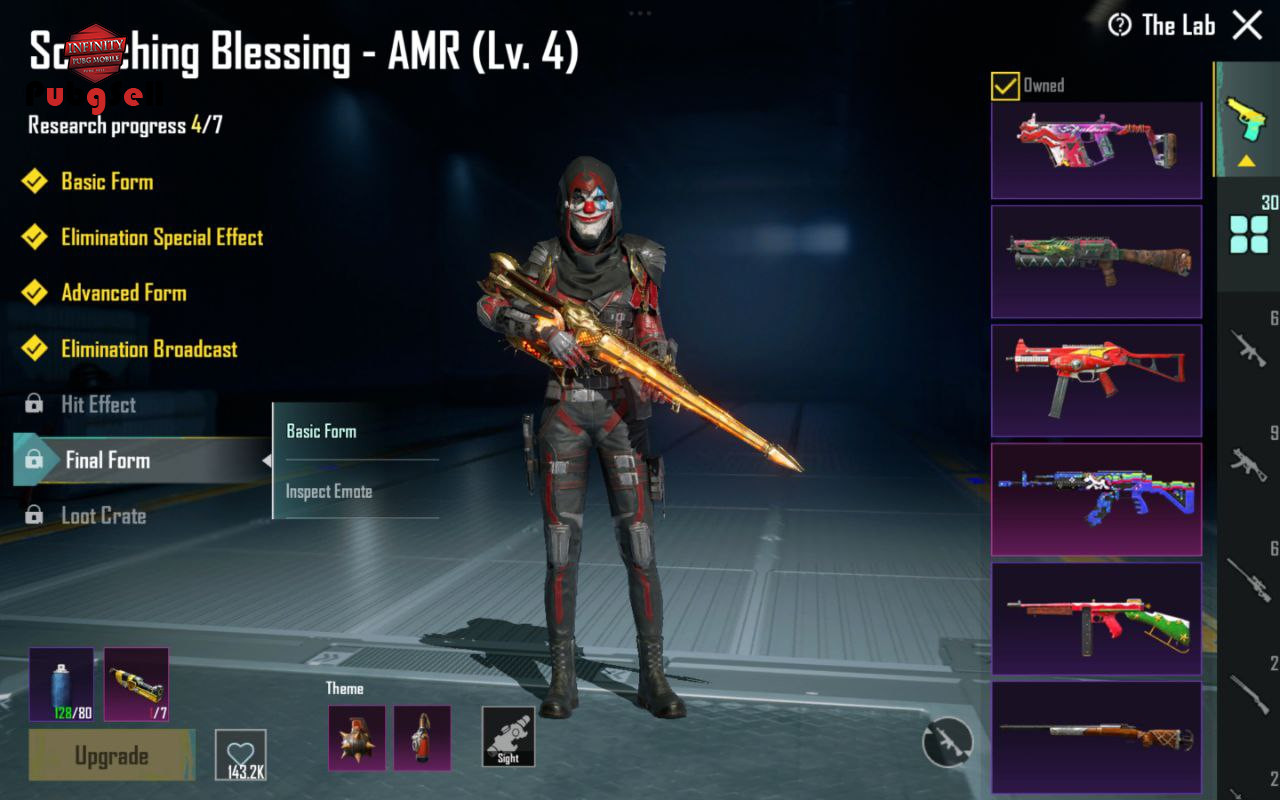Select the pink Vector skin thumbnail
This screenshot has height=800, width=1280.
pos(1096,151)
